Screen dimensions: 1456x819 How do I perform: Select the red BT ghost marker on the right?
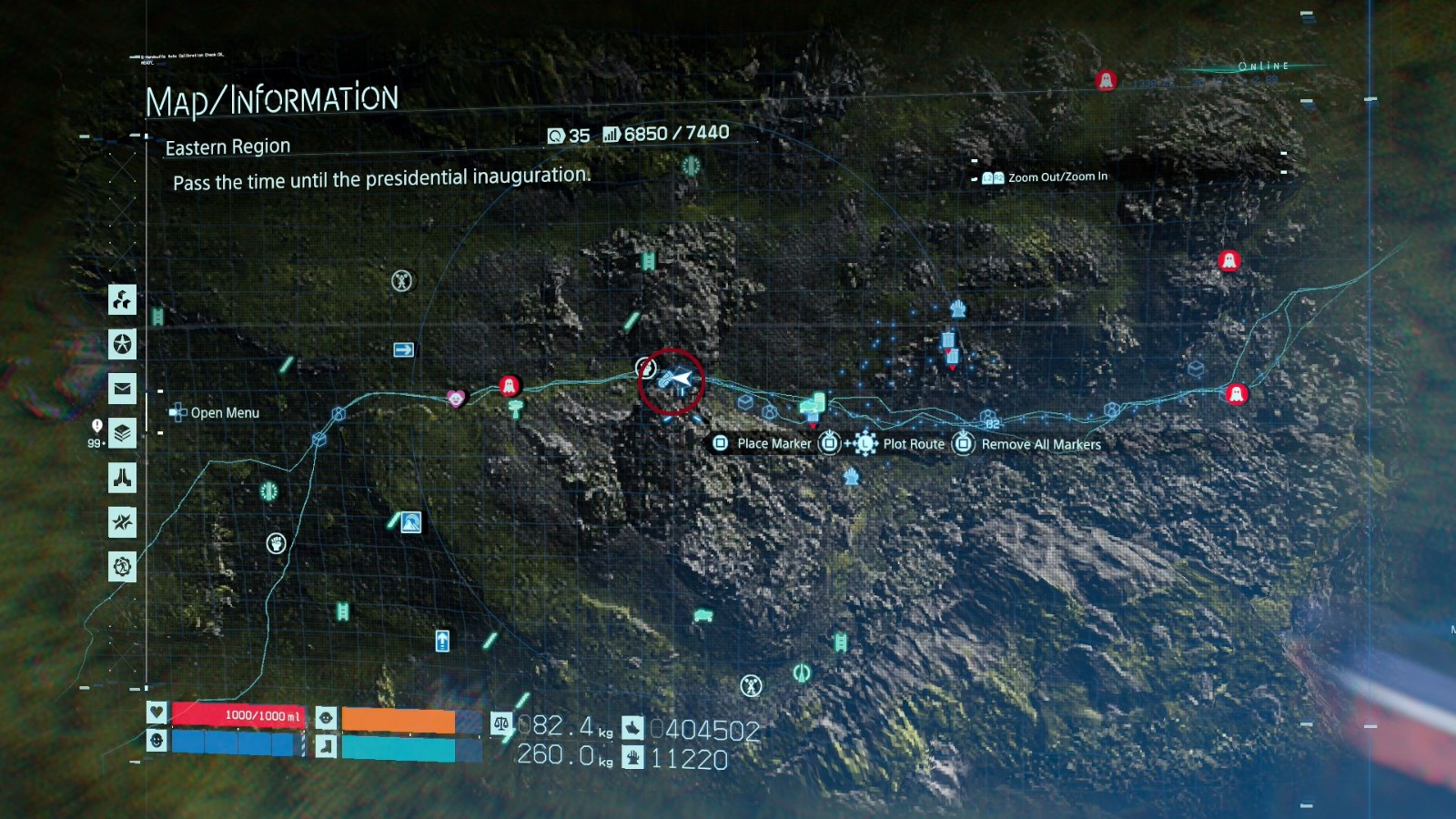[x=1235, y=394]
